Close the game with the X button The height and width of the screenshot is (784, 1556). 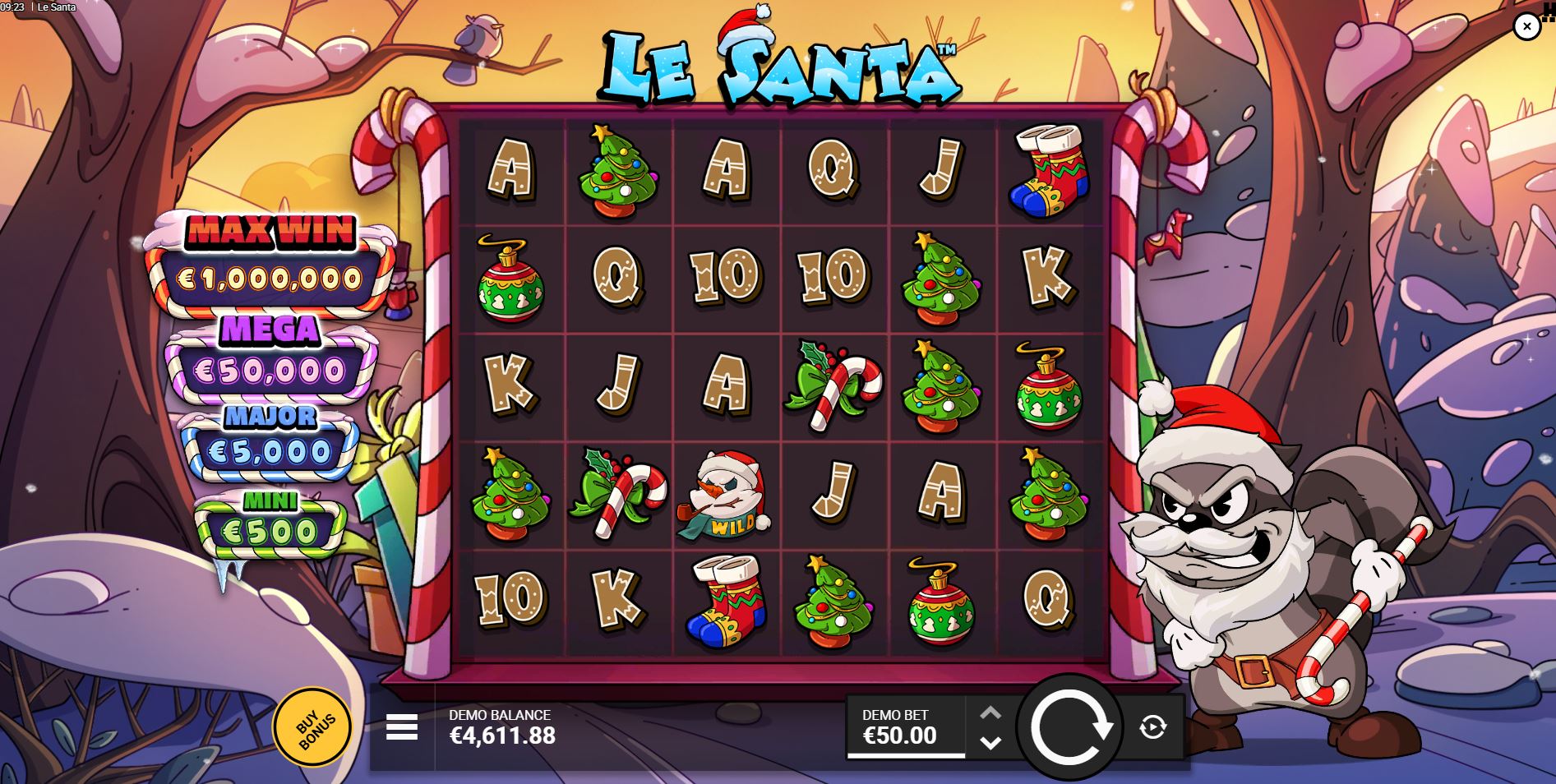(1526, 25)
